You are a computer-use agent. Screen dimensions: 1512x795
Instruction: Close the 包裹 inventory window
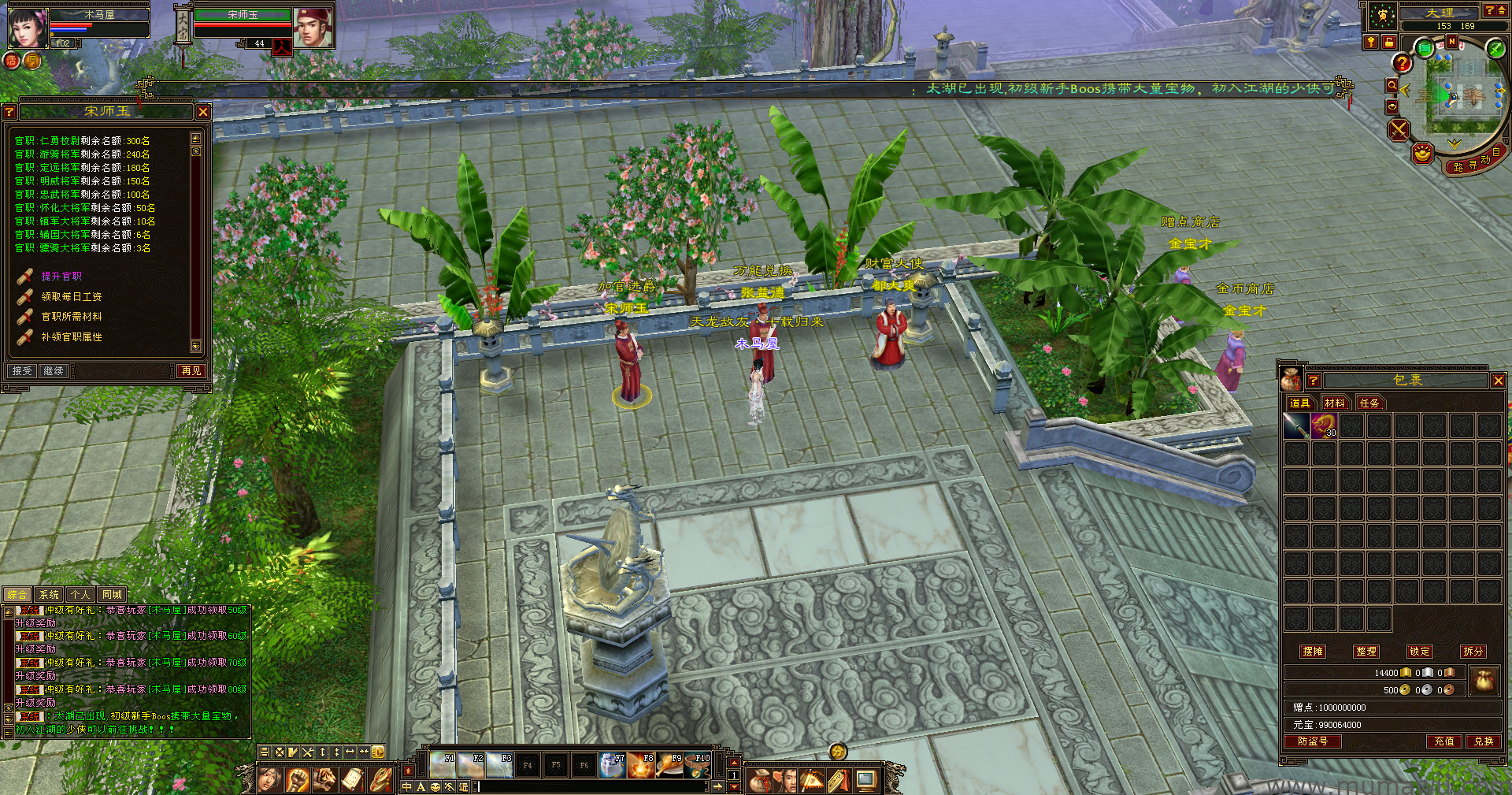(x=1498, y=381)
